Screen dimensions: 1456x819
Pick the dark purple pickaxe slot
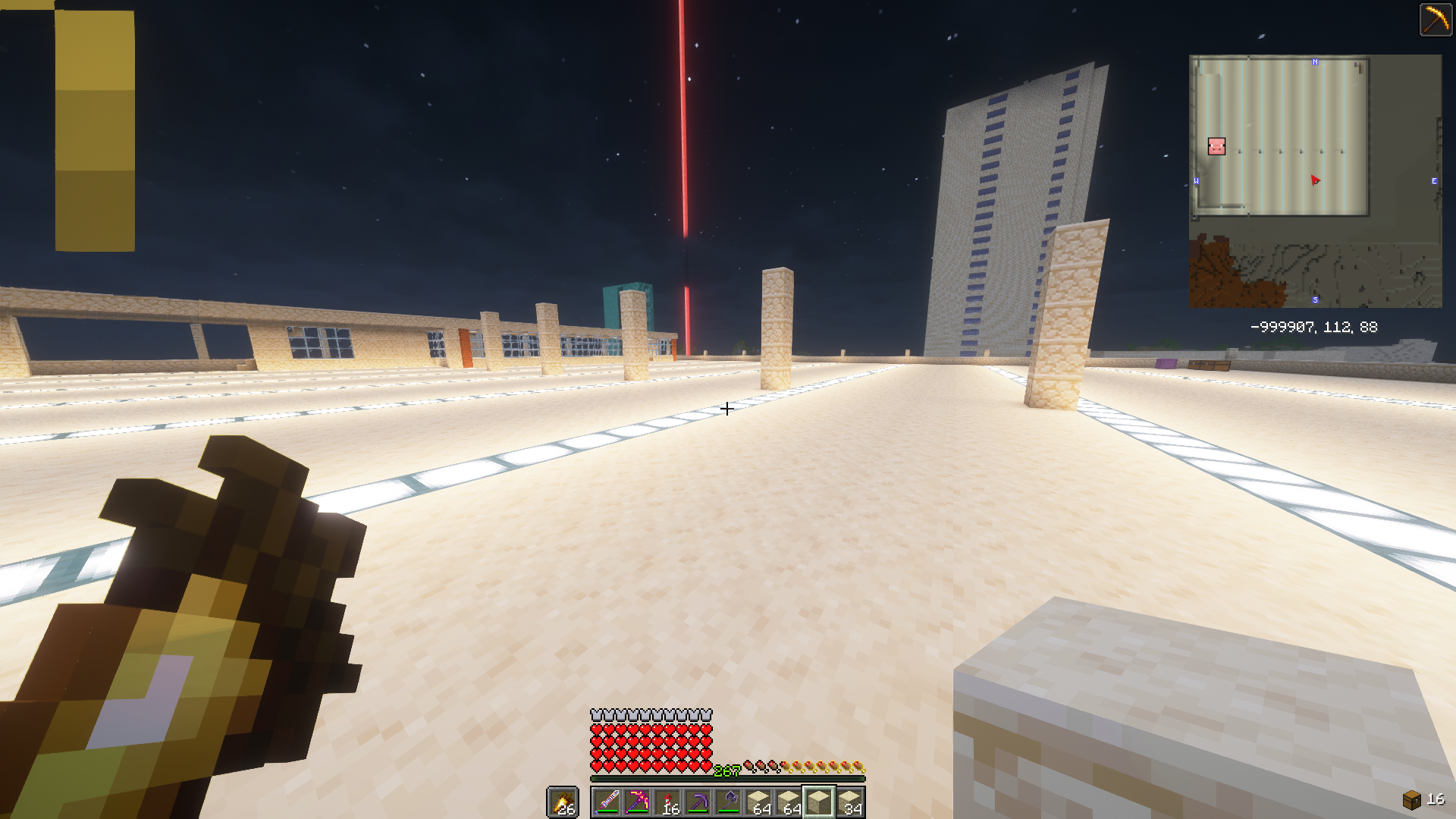tap(698, 802)
